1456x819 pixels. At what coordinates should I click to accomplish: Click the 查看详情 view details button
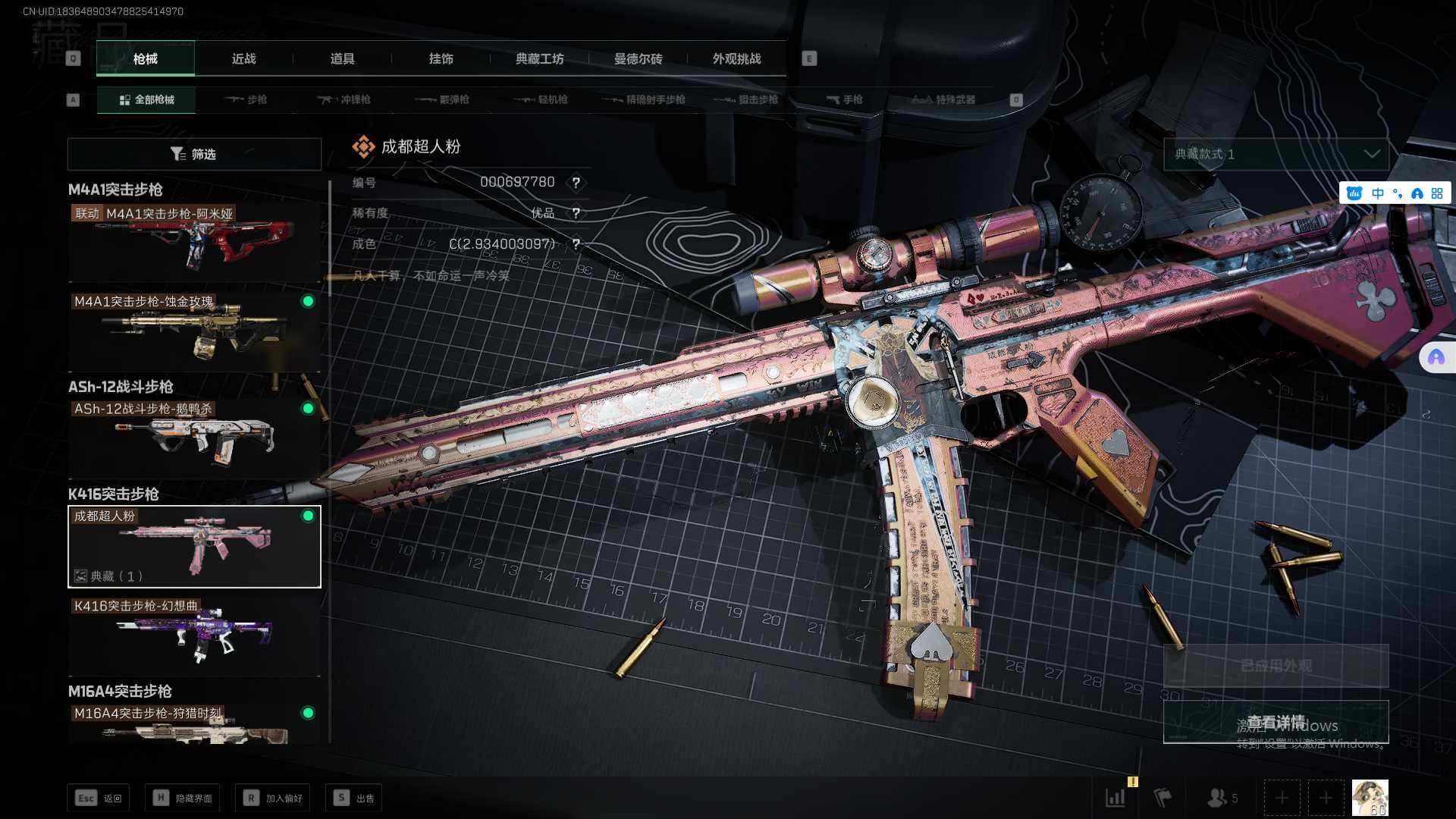pyautogui.click(x=1276, y=721)
